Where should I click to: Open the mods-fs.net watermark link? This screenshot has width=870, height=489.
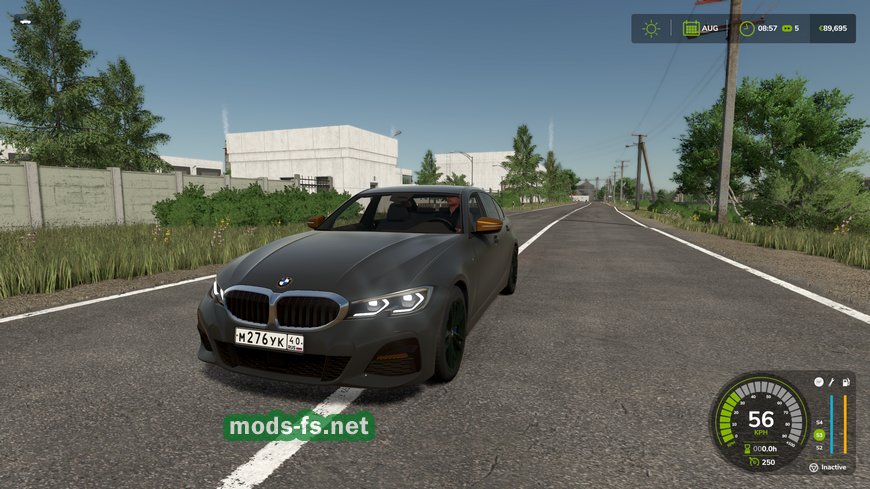tap(299, 427)
